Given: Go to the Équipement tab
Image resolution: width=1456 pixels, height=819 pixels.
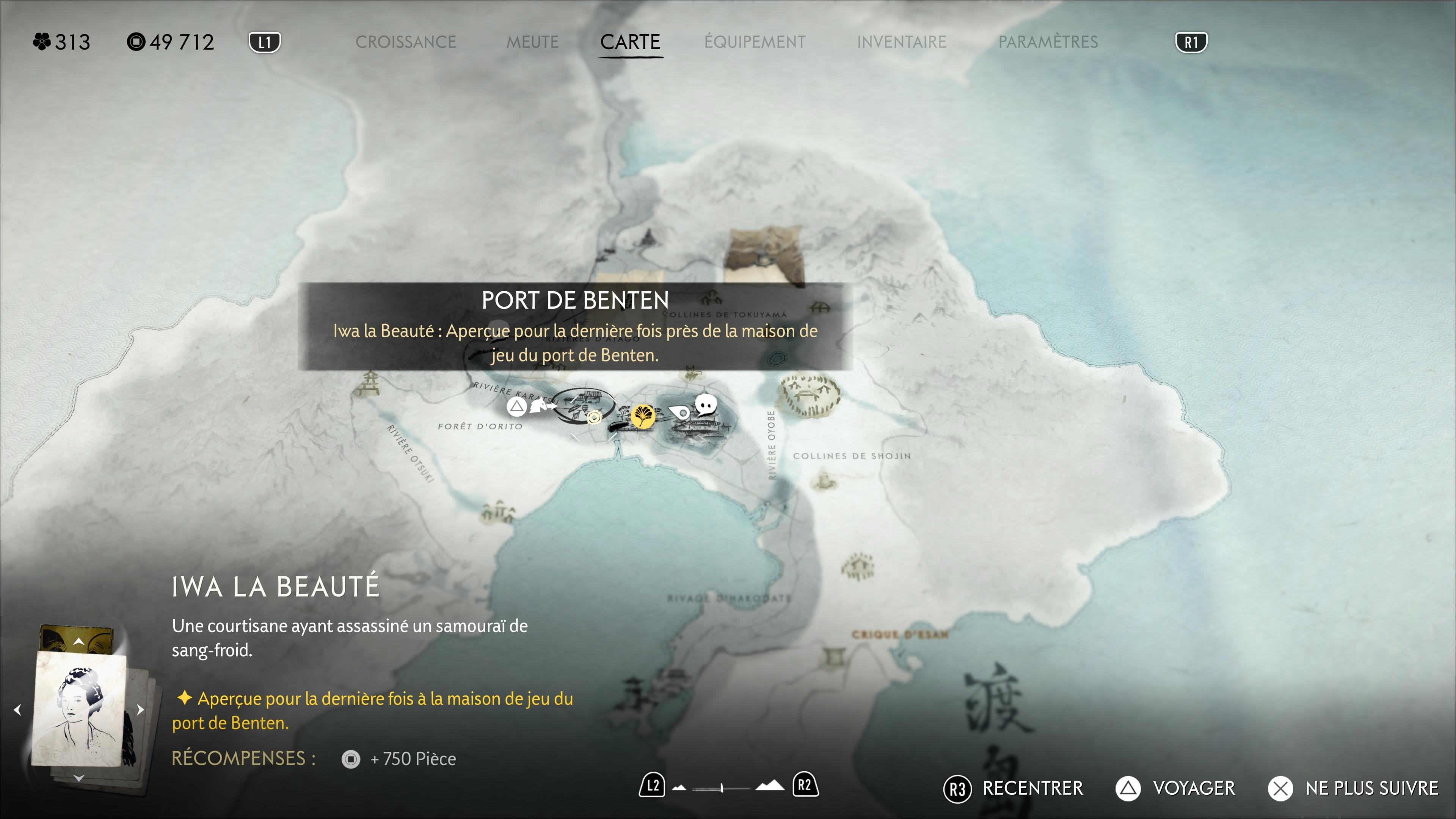Looking at the screenshot, I should tap(755, 42).
